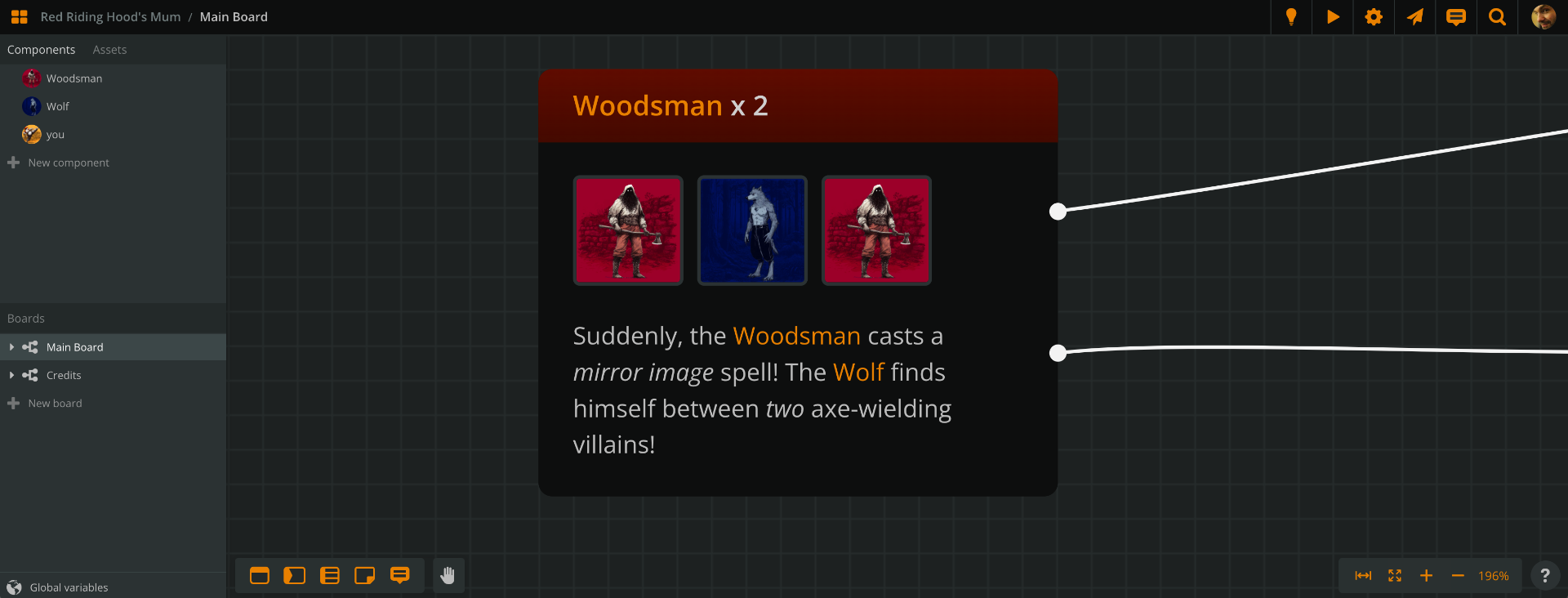This screenshot has height=598, width=1568.
Task: Start Play mode from top bar
Action: tap(1333, 16)
